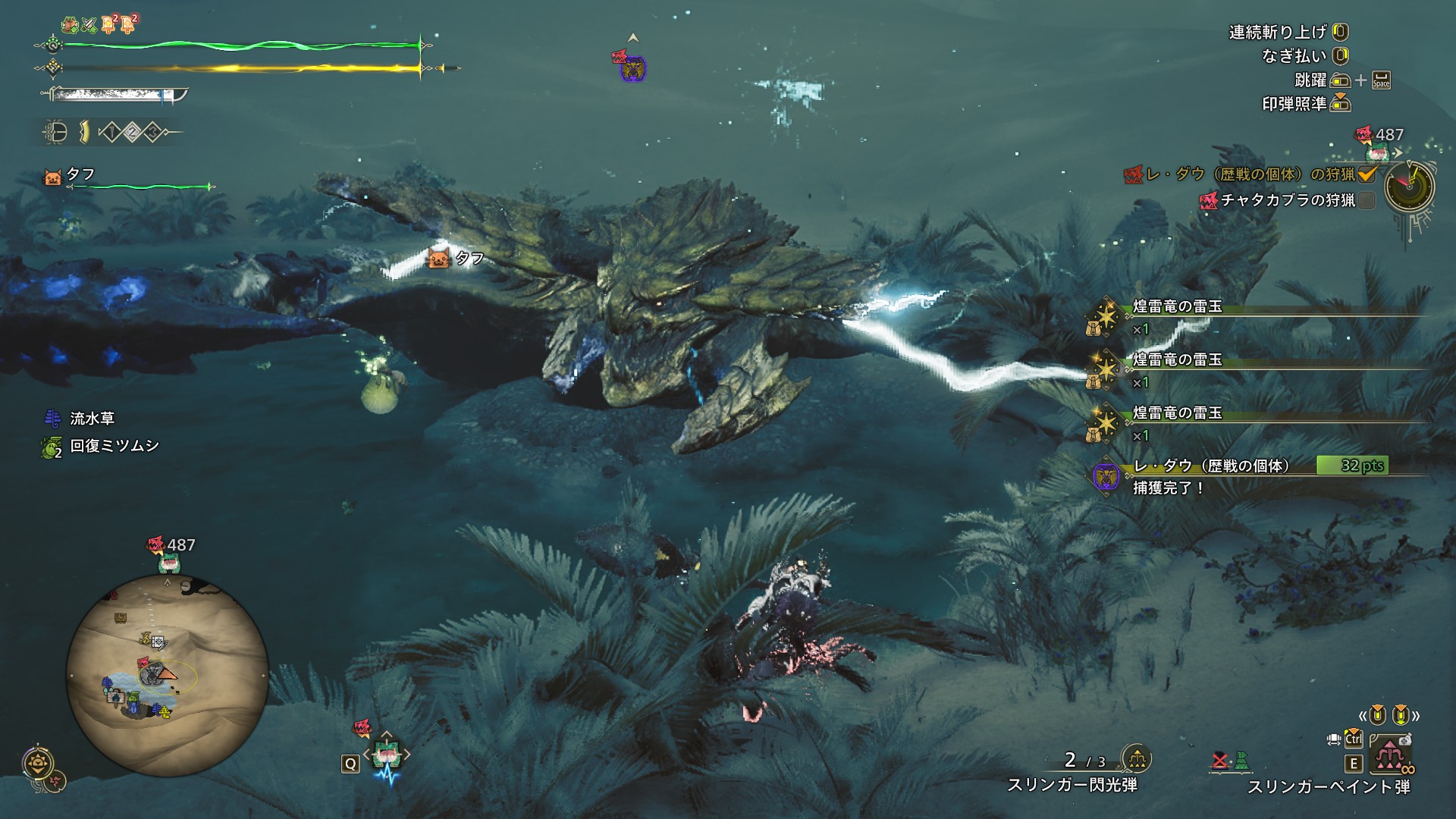Open the circular minimap
Viewport: 1456px width, 819px height.
(168, 675)
